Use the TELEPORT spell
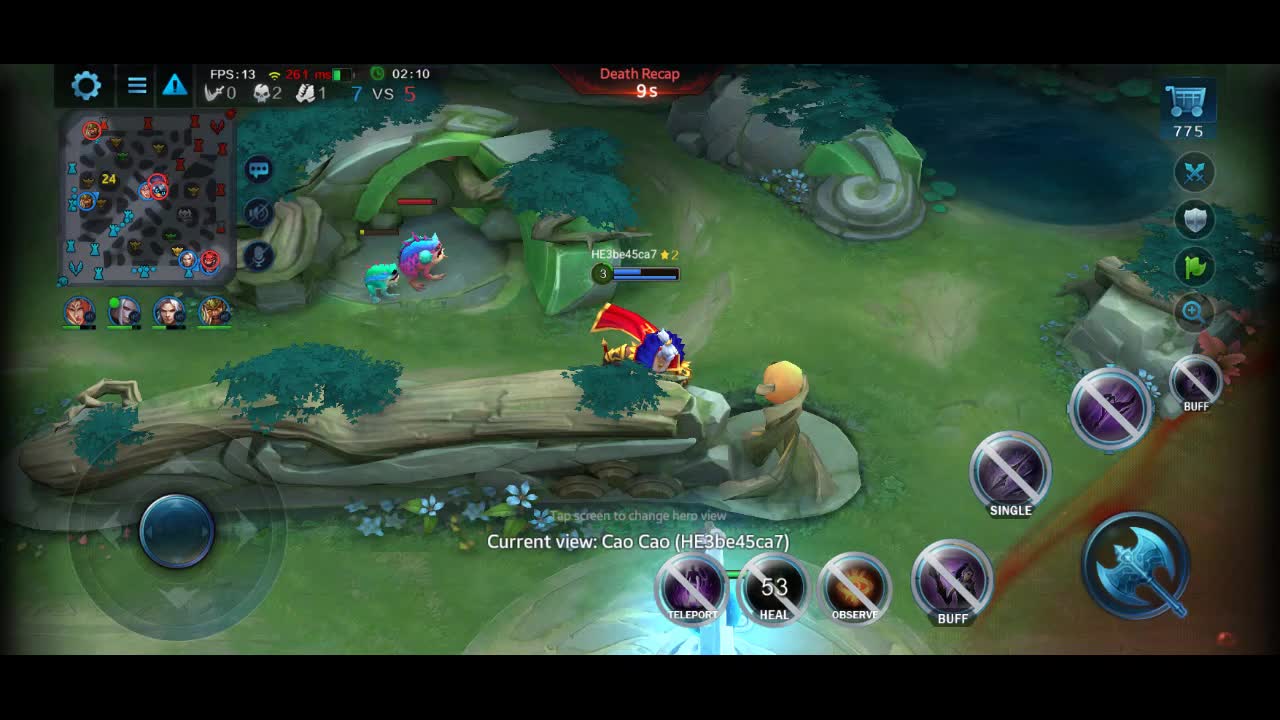This screenshot has width=1280, height=720. click(x=692, y=587)
